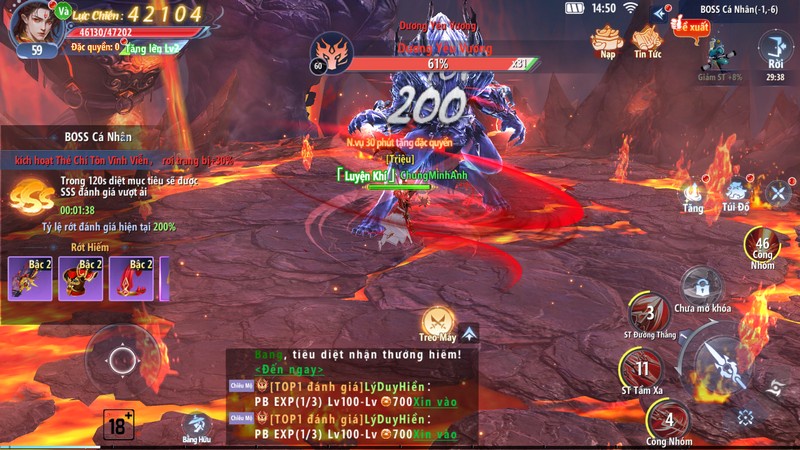The width and height of the screenshot is (800, 450).
Task: Trigger the sword basic attack button
Action: click(x=721, y=367)
